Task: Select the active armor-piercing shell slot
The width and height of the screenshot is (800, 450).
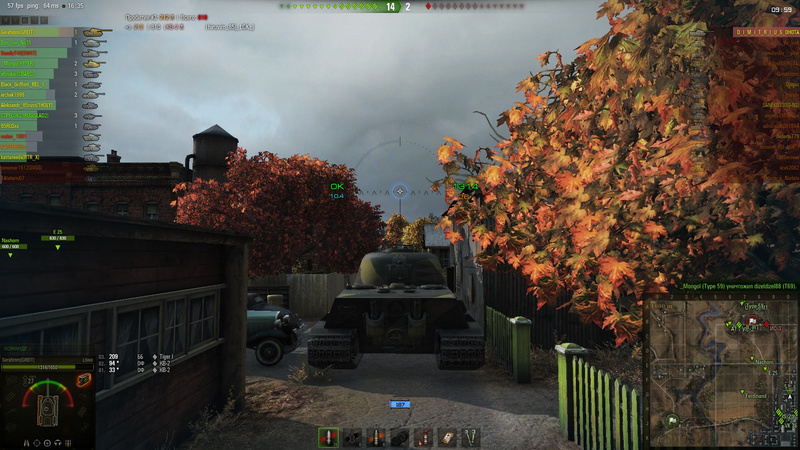Action: pos(329,437)
